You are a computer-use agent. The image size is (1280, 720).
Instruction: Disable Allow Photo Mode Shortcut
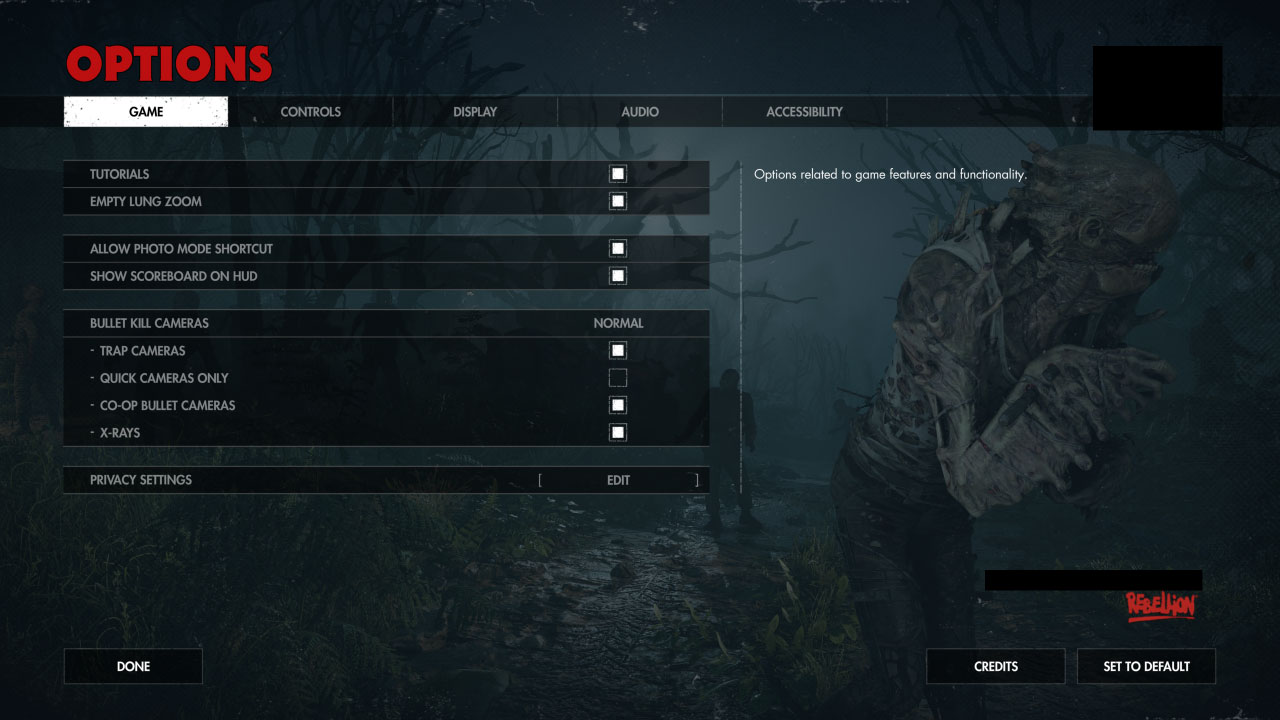(x=617, y=248)
